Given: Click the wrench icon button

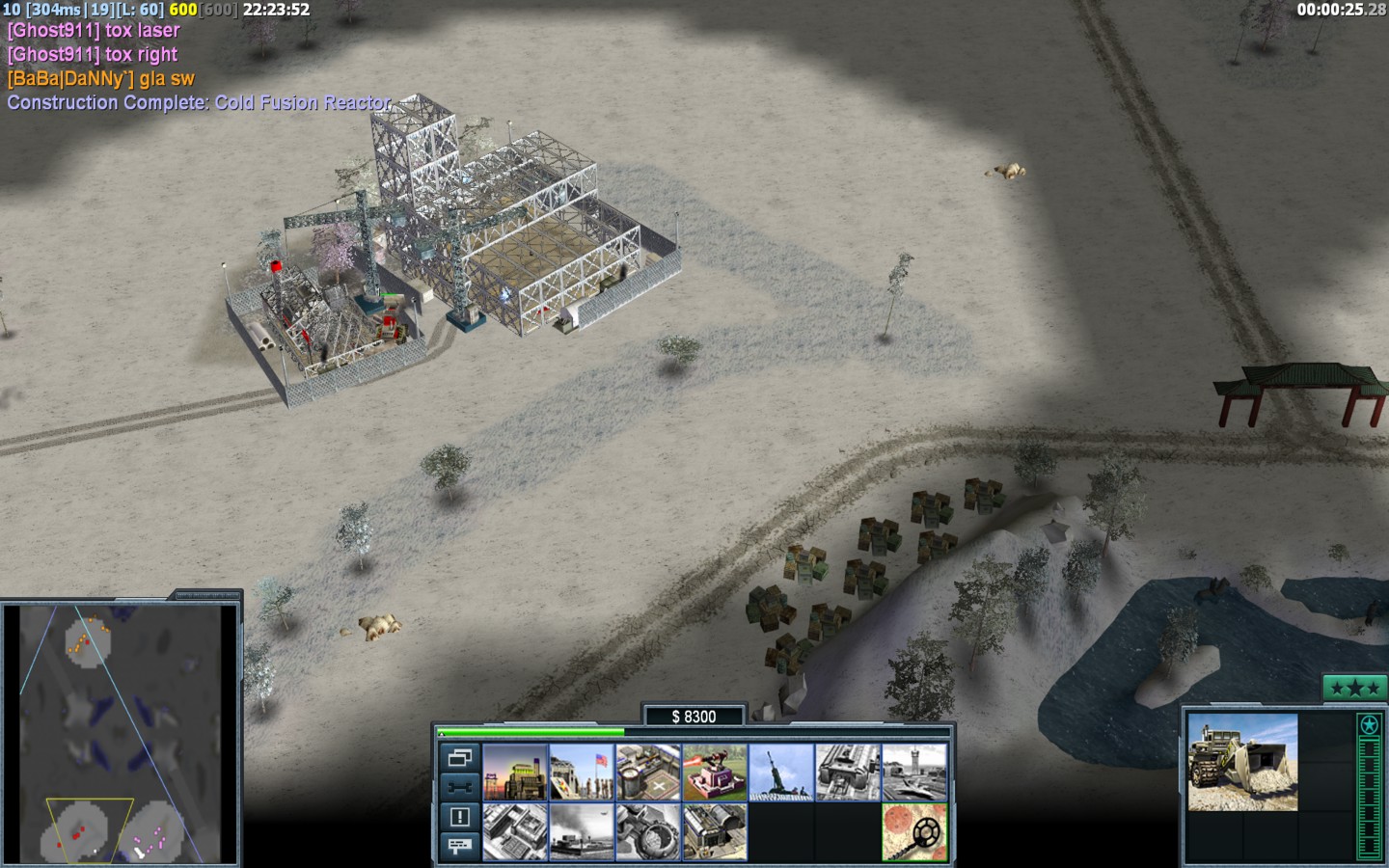Looking at the screenshot, I should pos(460,787).
